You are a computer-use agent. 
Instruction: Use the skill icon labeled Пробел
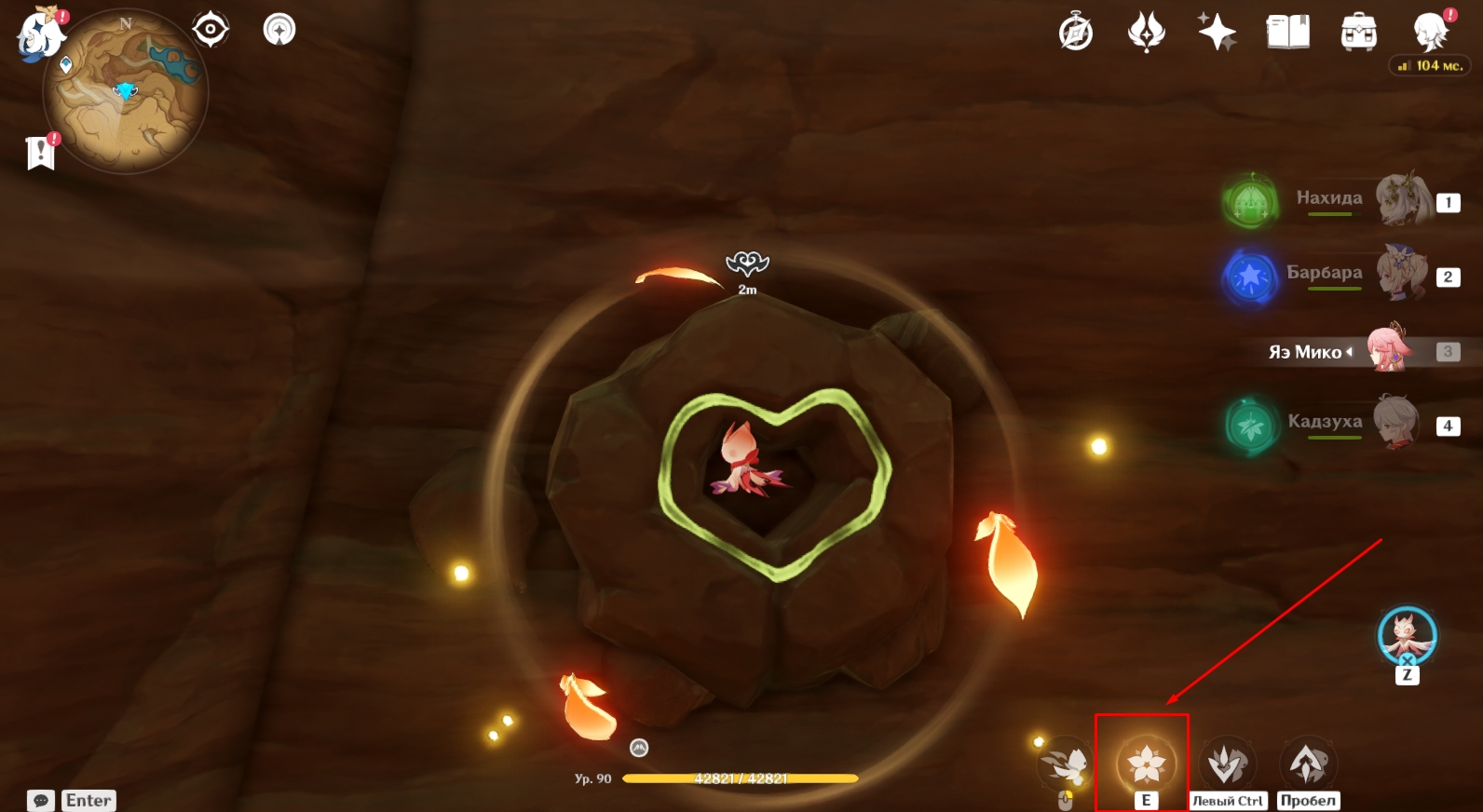point(1308,764)
